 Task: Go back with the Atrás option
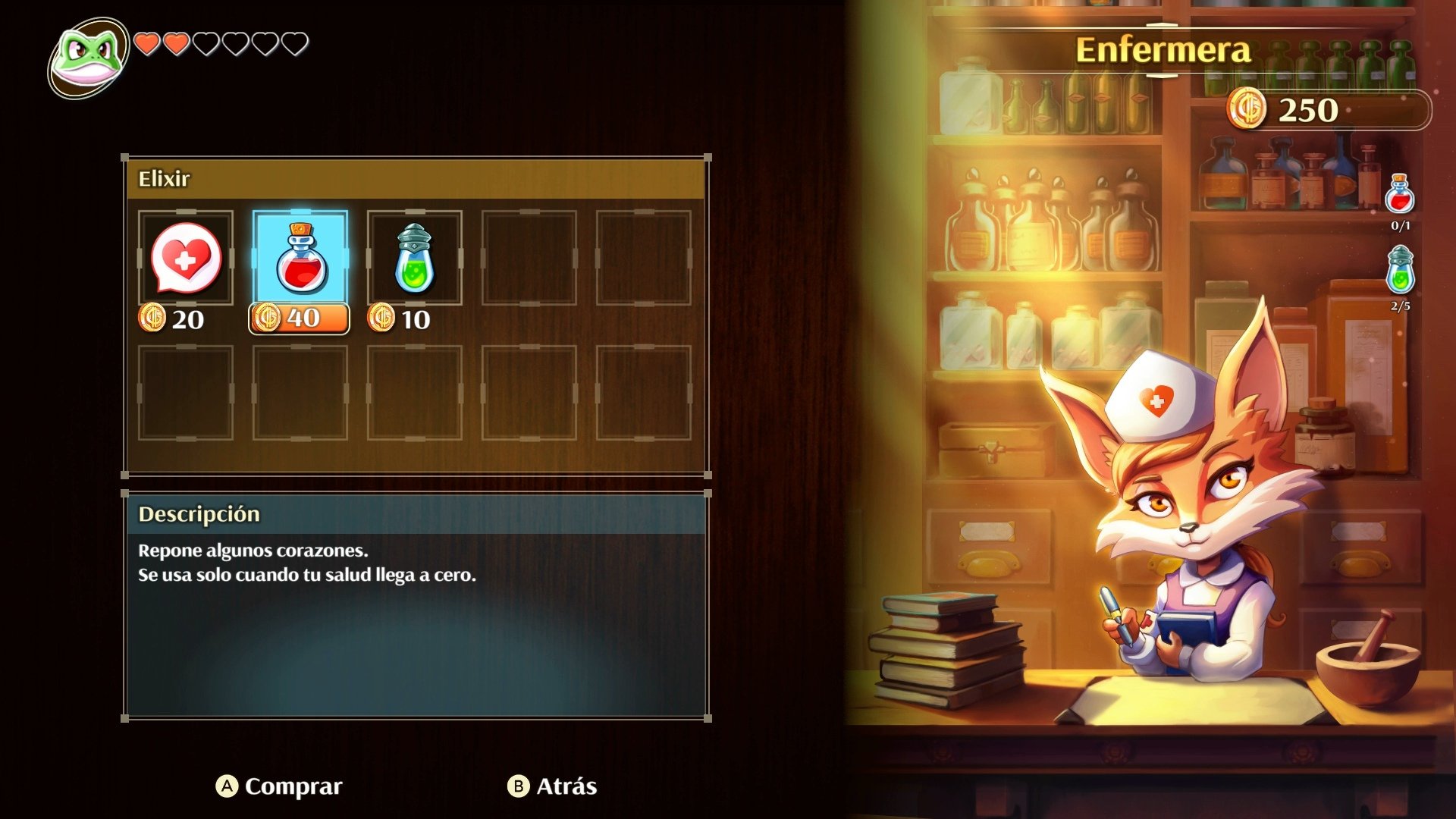tap(552, 786)
